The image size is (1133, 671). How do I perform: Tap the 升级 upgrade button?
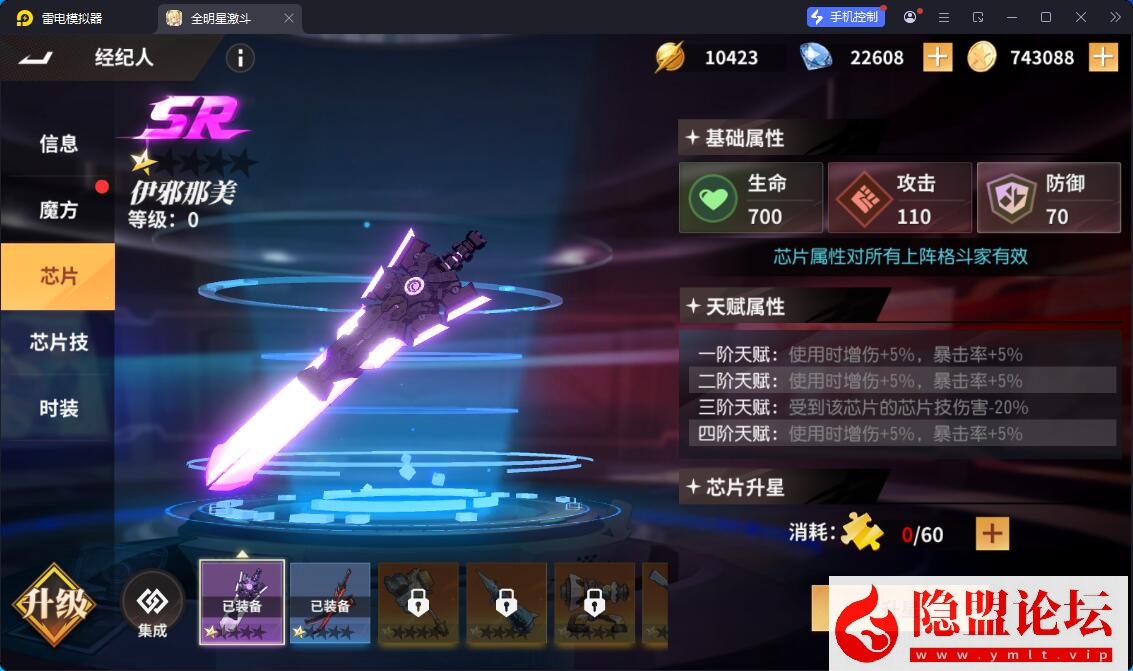[x=54, y=605]
